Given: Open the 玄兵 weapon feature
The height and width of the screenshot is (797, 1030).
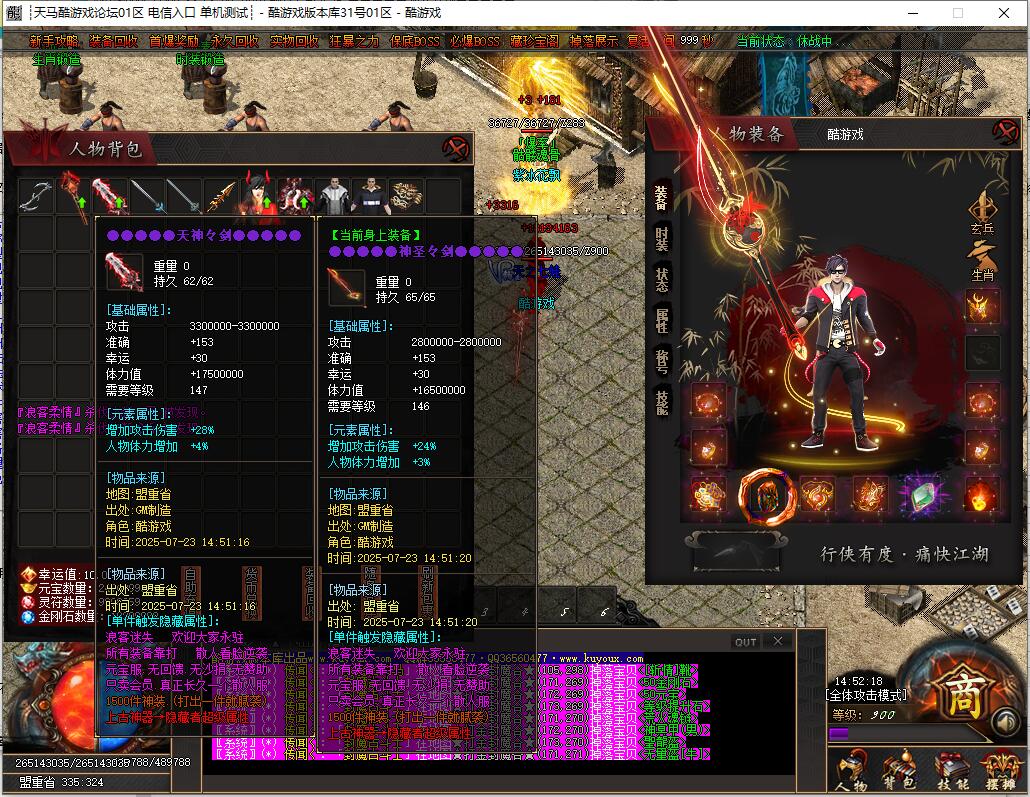Looking at the screenshot, I should [982, 213].
